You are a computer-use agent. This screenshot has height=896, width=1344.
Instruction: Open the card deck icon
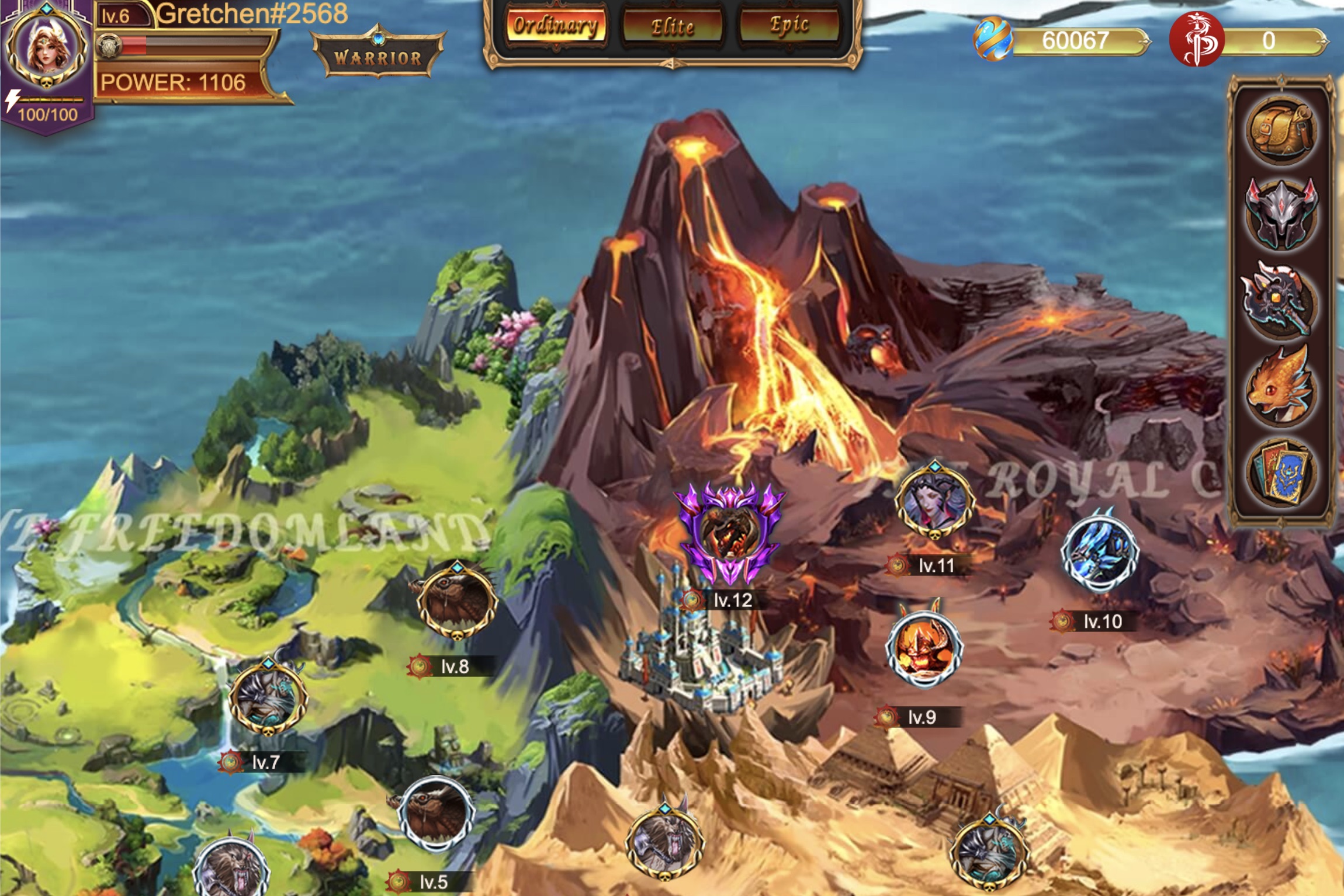tap(1280, 472)
